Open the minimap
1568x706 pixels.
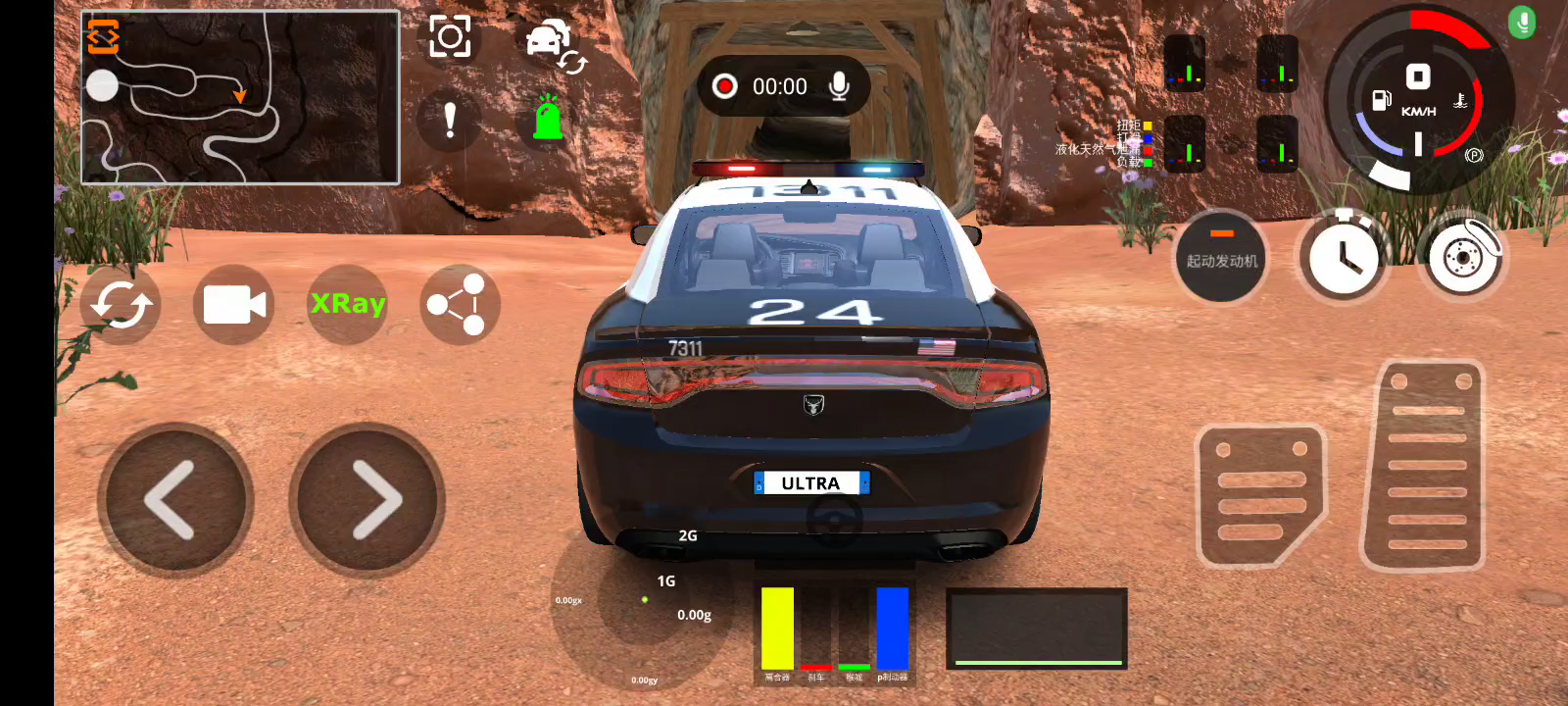coord(240,98)
